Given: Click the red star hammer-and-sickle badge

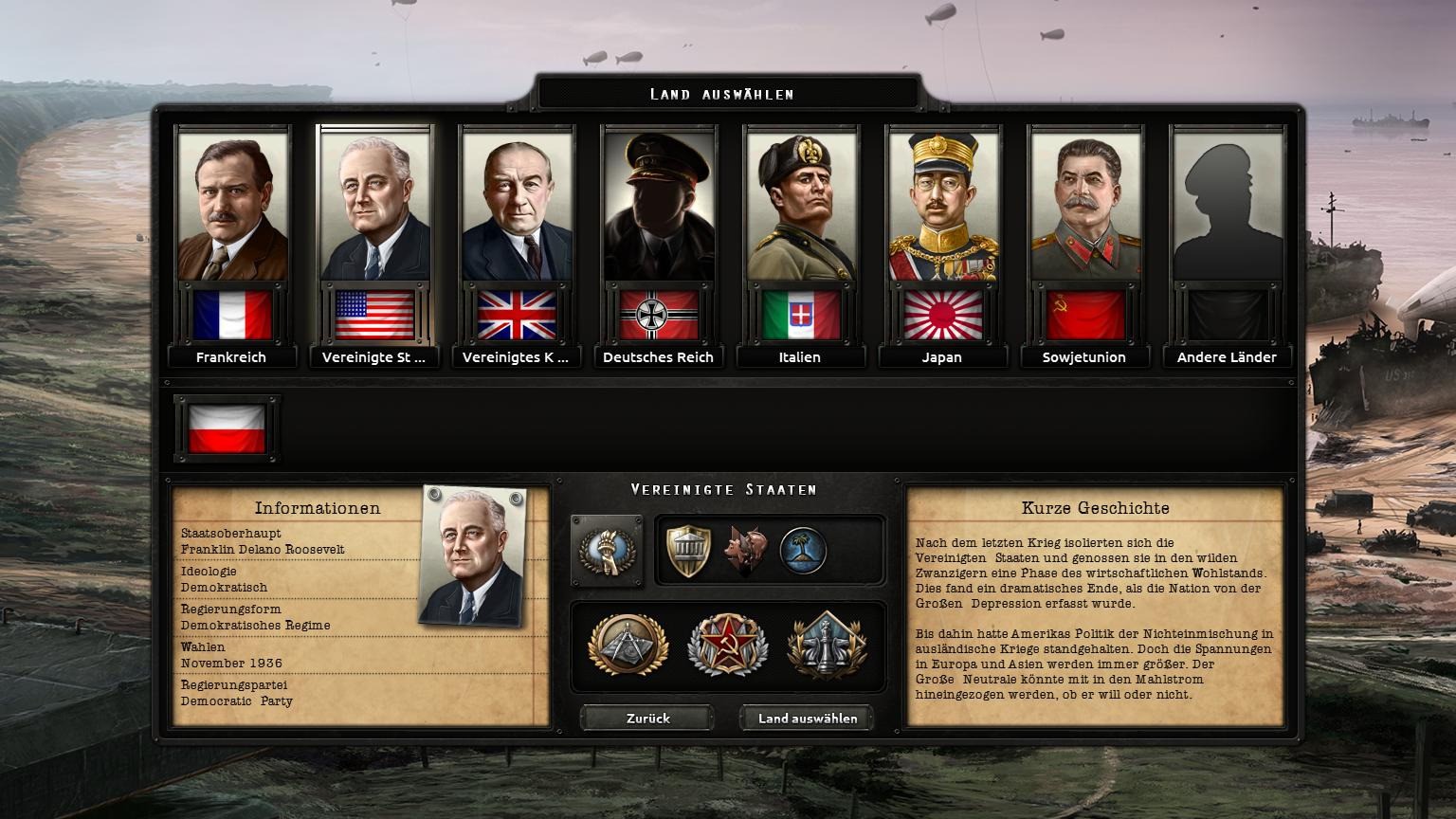Looking at the screenshot, I should 727,646.
